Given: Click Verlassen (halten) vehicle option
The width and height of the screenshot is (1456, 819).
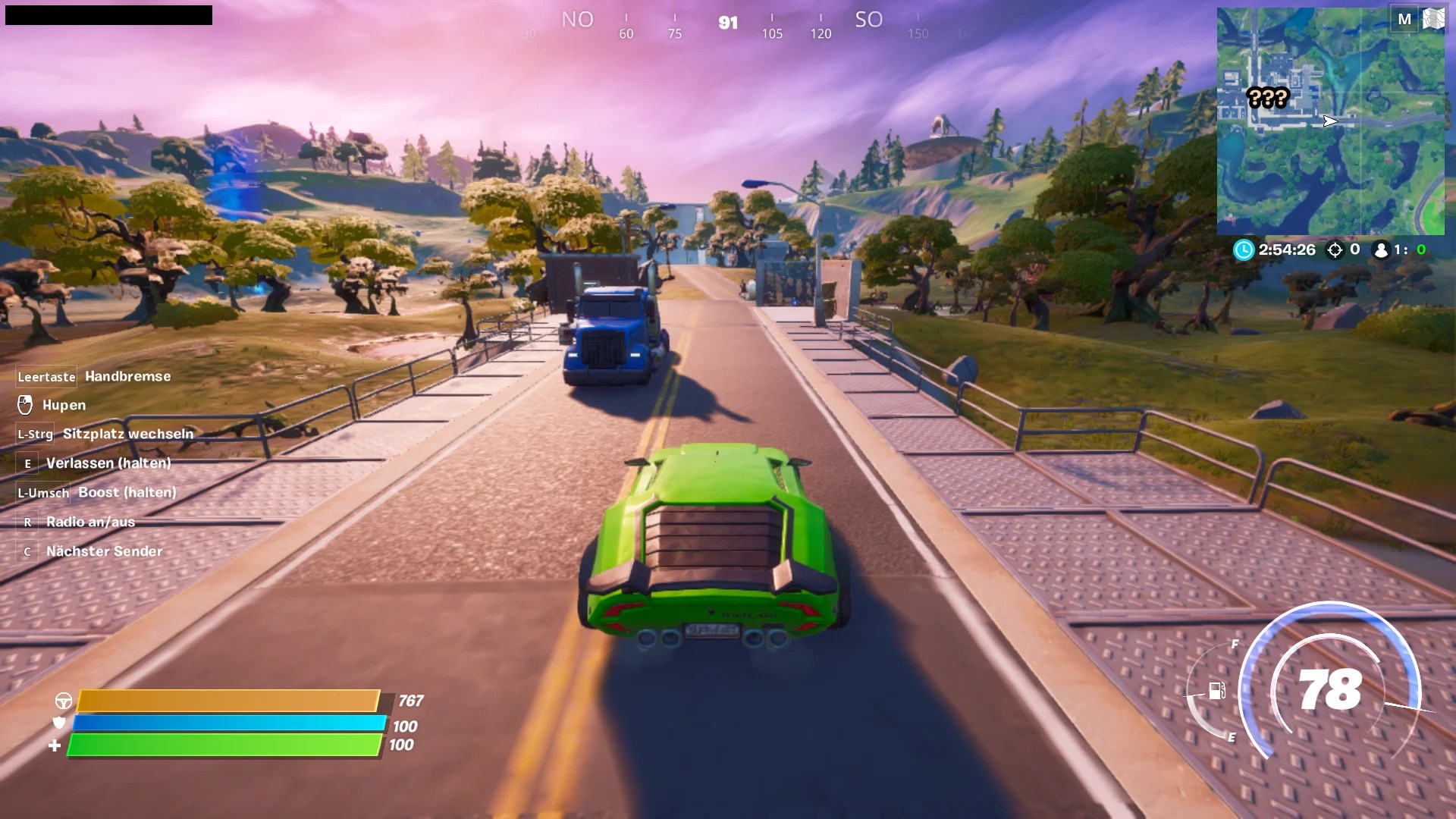Looking at the screenshot, I should click(108, 463).
